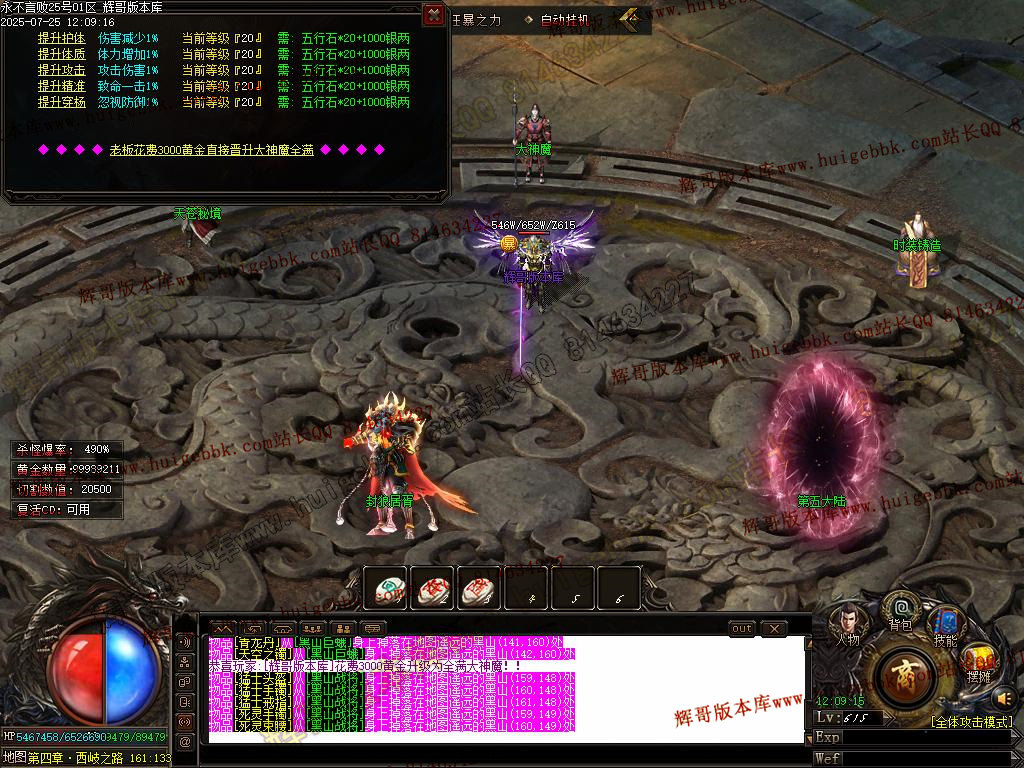1024x768 pixels.
Task: Use the item in hotbar slot 3
Action: click(479, 589)
